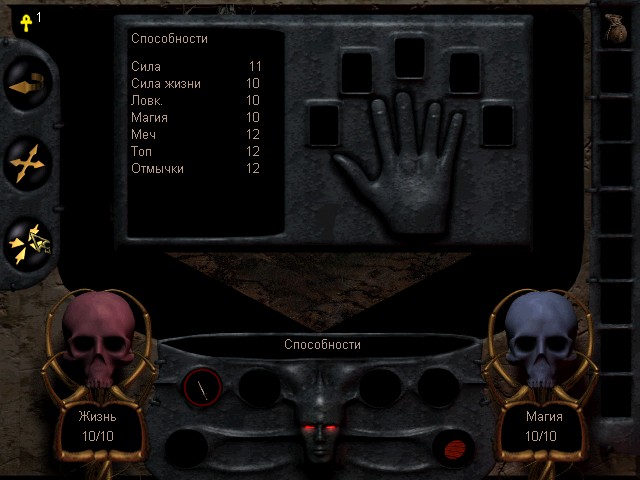Activate the arrows with cursor button
Screen dimensions: 640x480
(28, 242)
